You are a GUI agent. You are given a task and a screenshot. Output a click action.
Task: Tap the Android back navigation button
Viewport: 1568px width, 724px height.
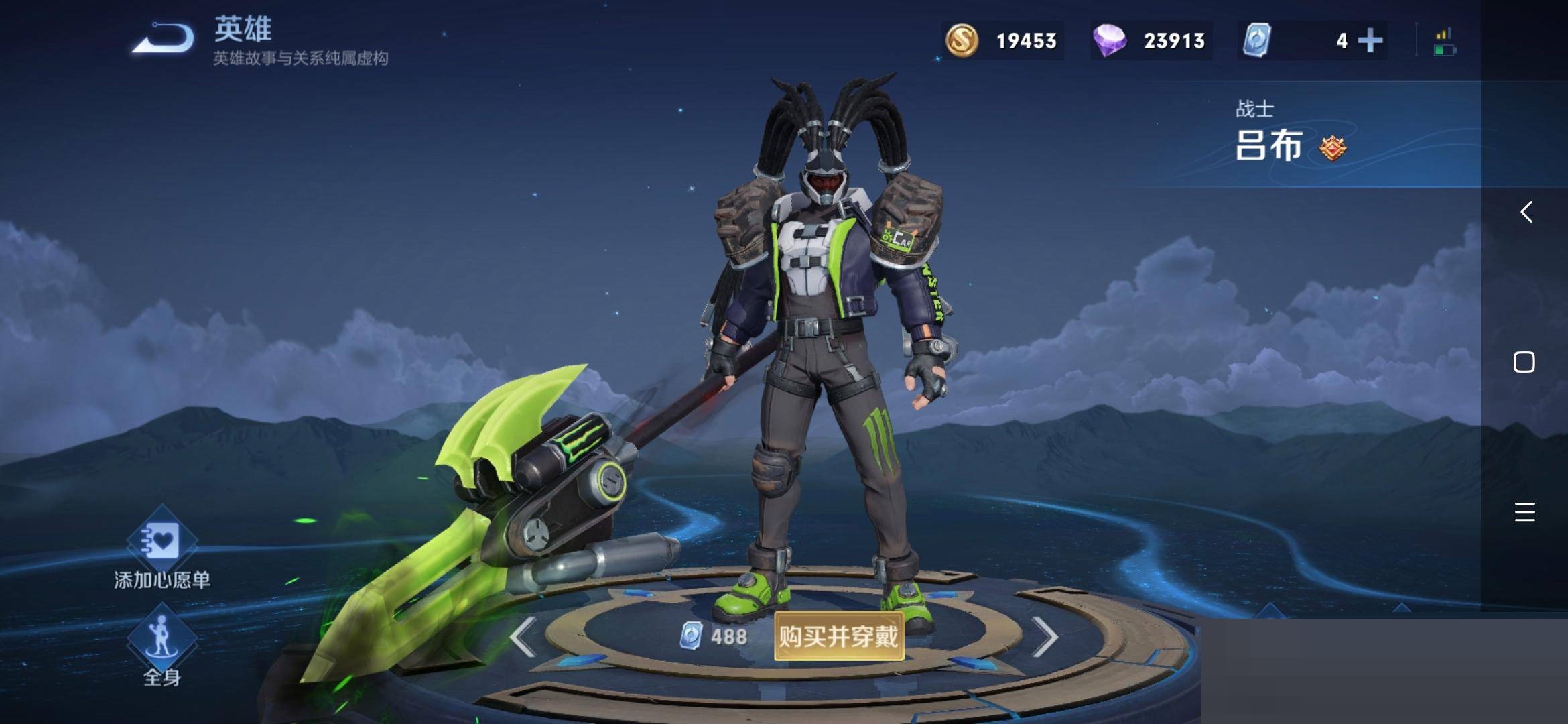pyautogui.click(x=1526, y=213)
